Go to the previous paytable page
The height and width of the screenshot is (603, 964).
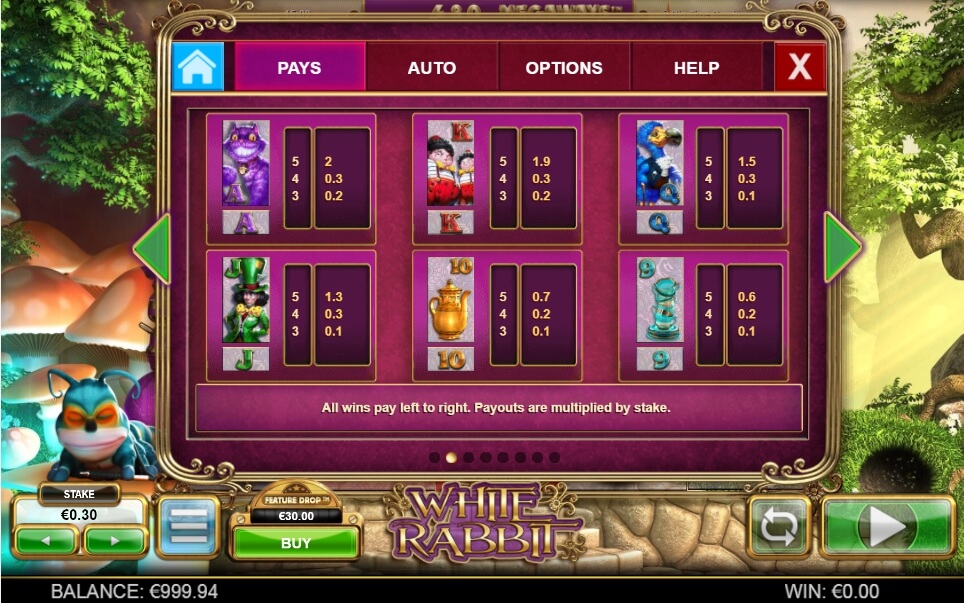(151, 248)
